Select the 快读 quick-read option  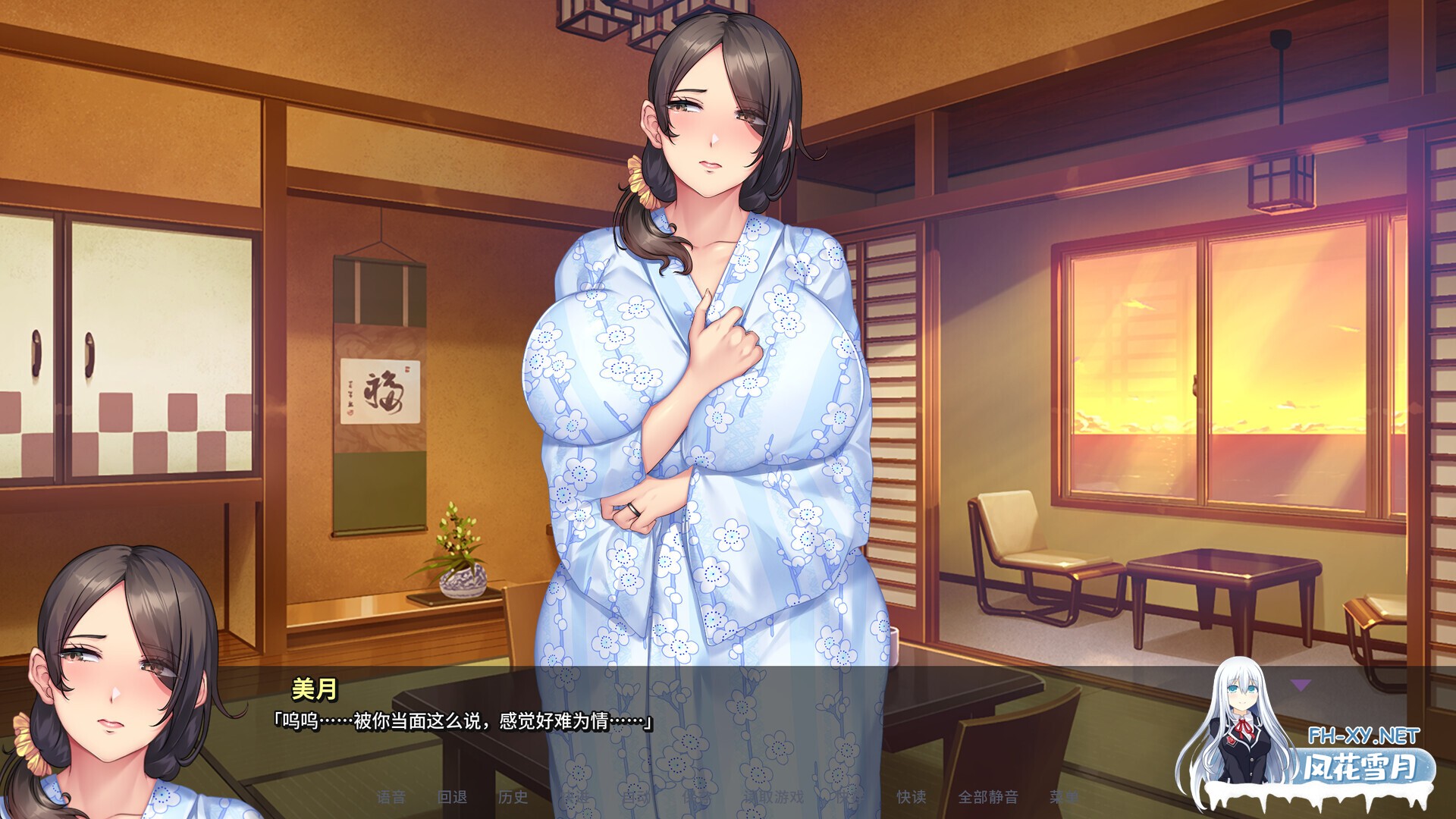click(911, 796)
